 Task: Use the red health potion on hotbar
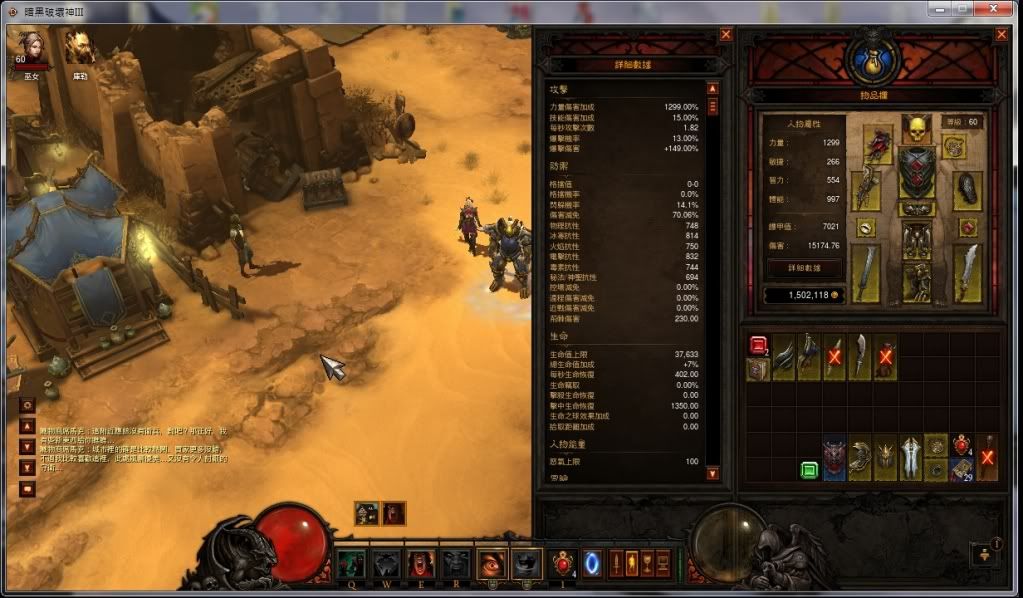click(x=564, y=563)
